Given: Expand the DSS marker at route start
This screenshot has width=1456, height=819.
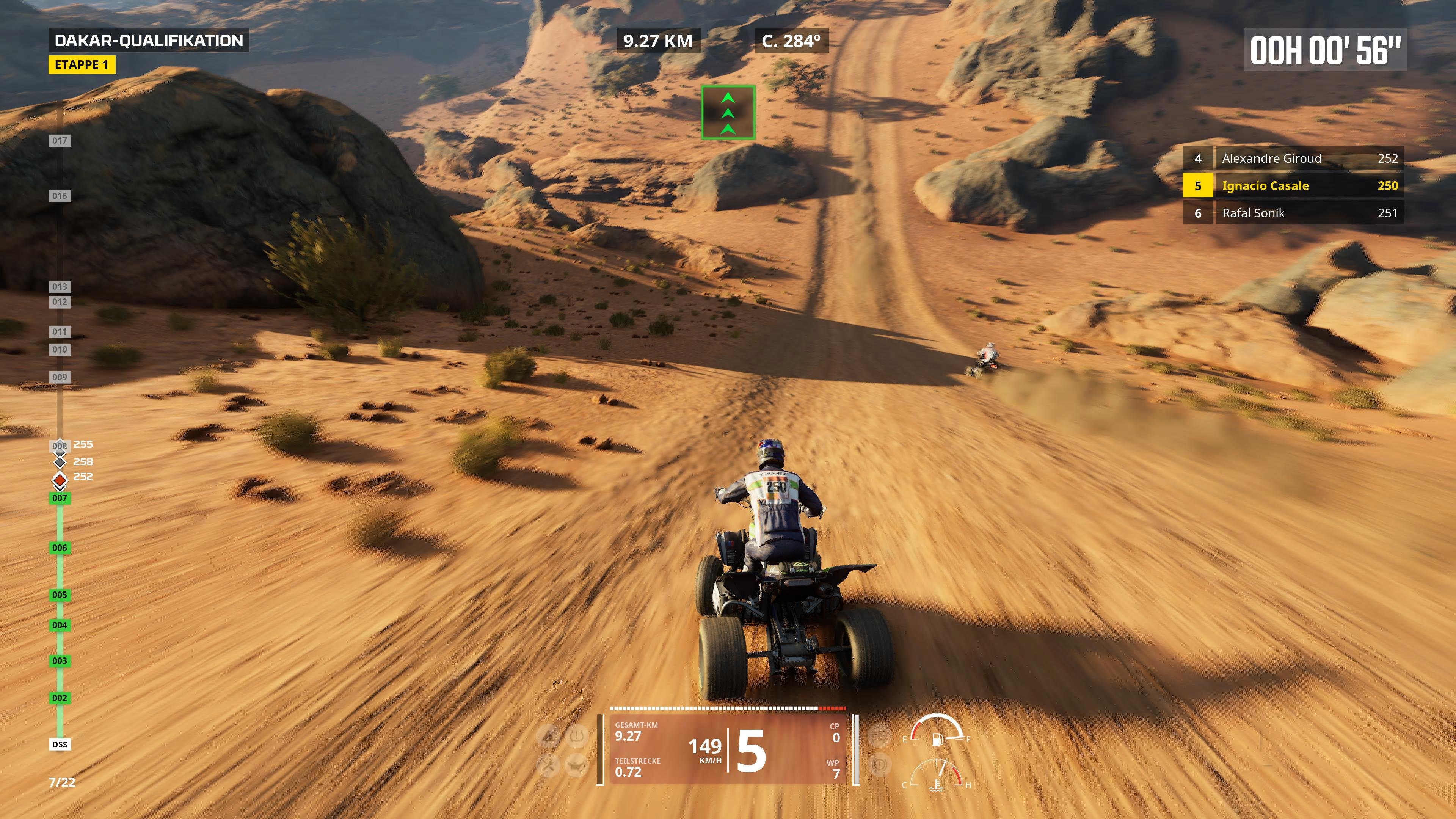Looking at the screenshot, I should 60,744.
